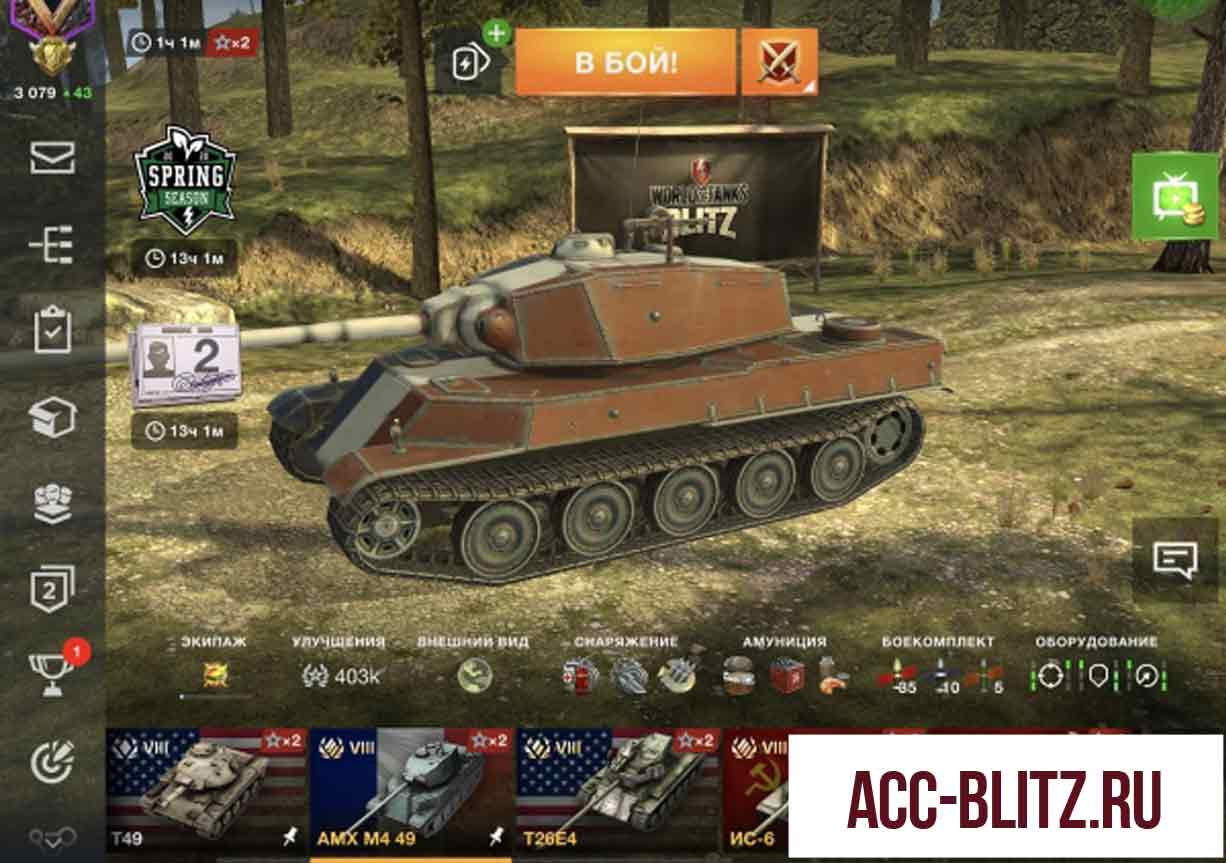
Task: Open the battle mode selector with crossed swords
Action: point(779,62)
